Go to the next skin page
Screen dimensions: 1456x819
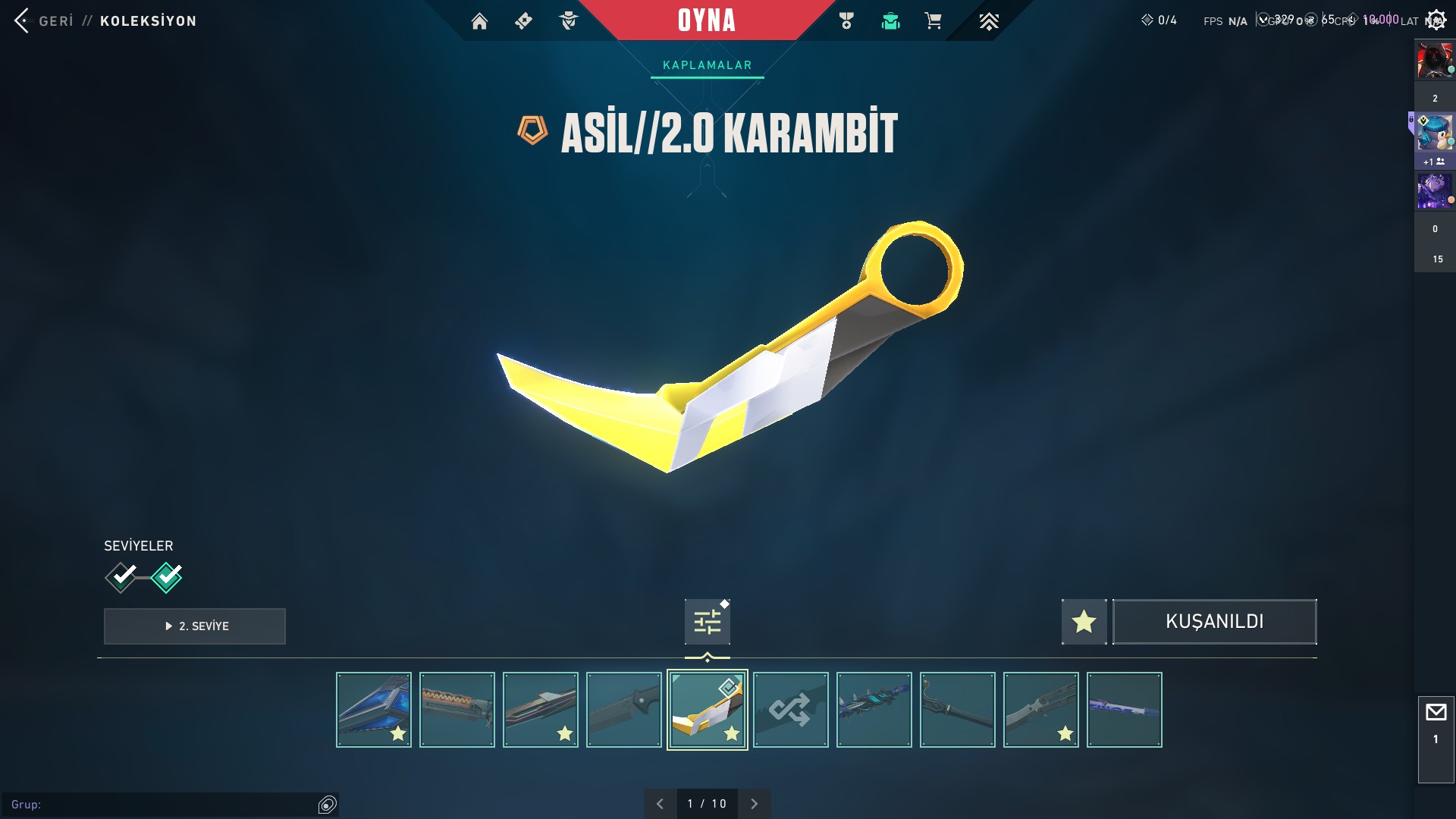[x=754, y=804]
